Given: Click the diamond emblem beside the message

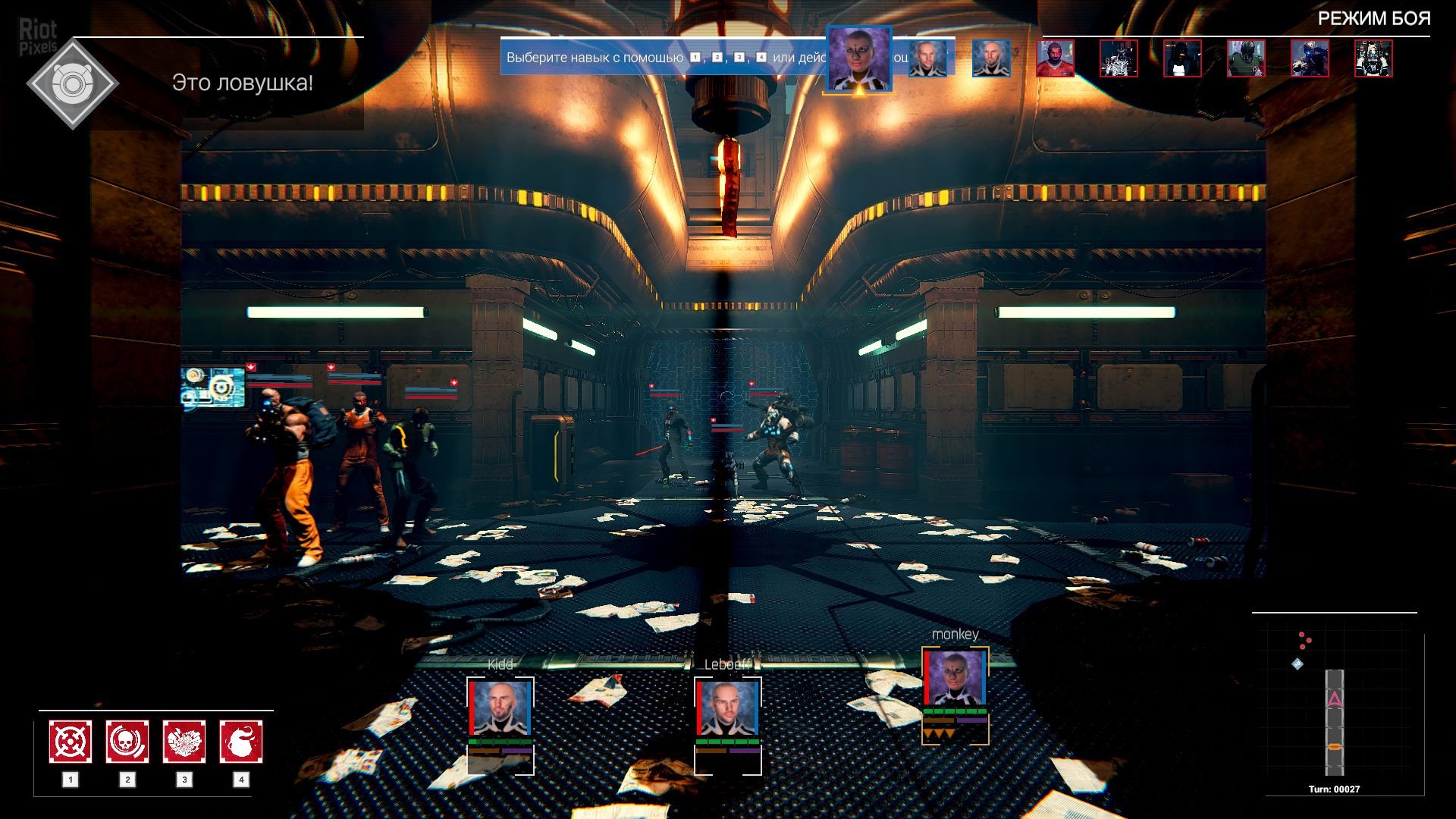Looking at the screenshot, I should [72, 83].
